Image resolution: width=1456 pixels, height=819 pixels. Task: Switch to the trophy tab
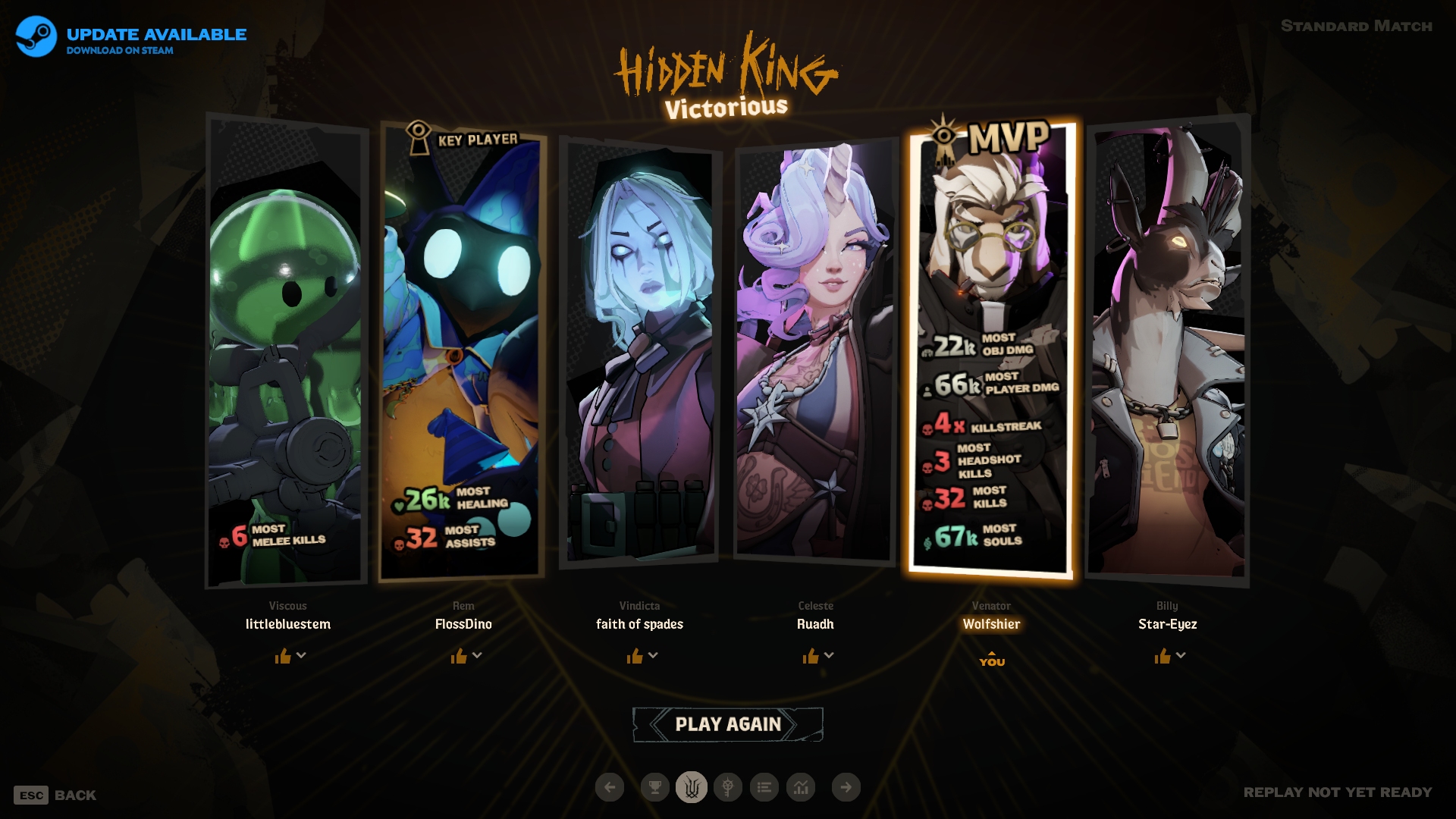pyautogui.click(x=654, y=787)
